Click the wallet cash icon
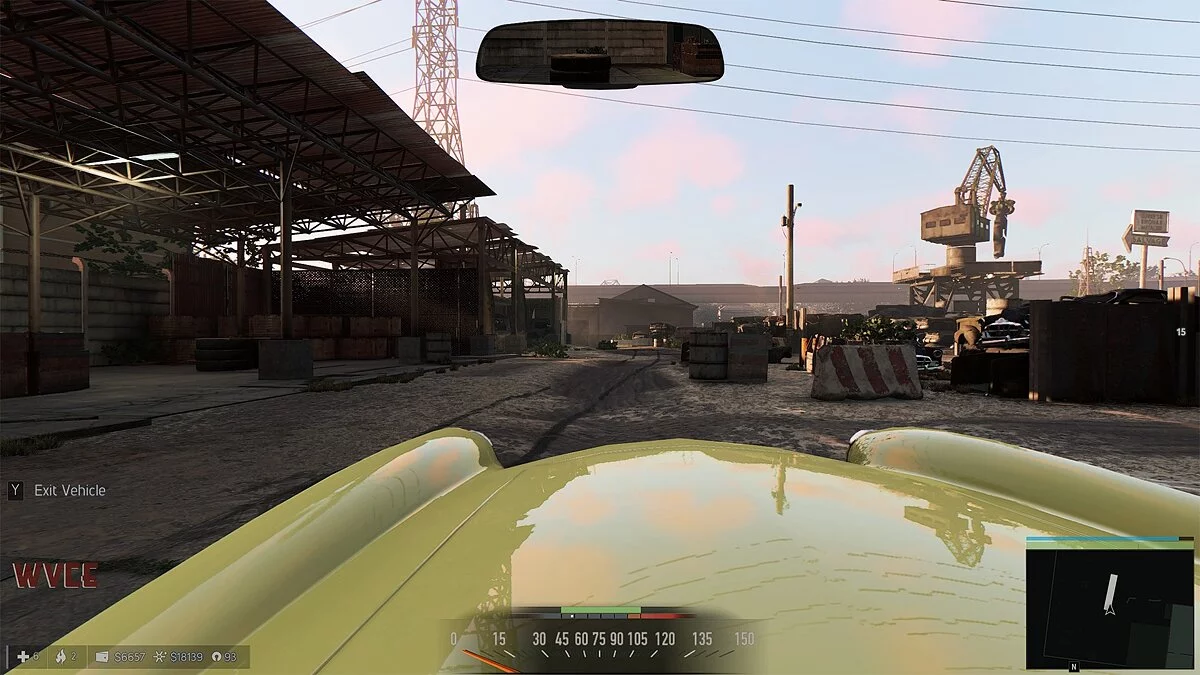 (x=101, y=657)
